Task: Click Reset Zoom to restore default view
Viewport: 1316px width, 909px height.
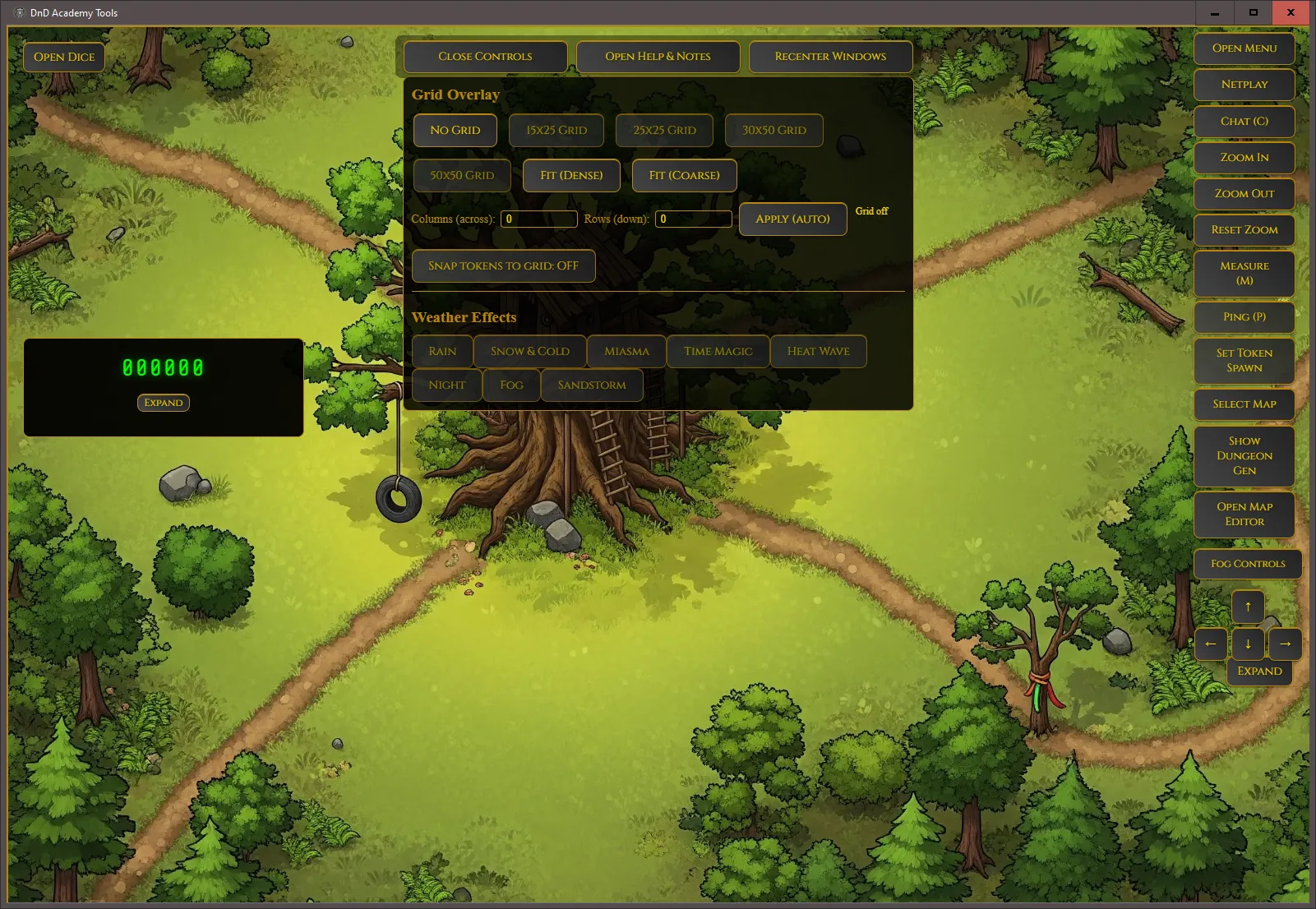Action: pos(1244,229)
